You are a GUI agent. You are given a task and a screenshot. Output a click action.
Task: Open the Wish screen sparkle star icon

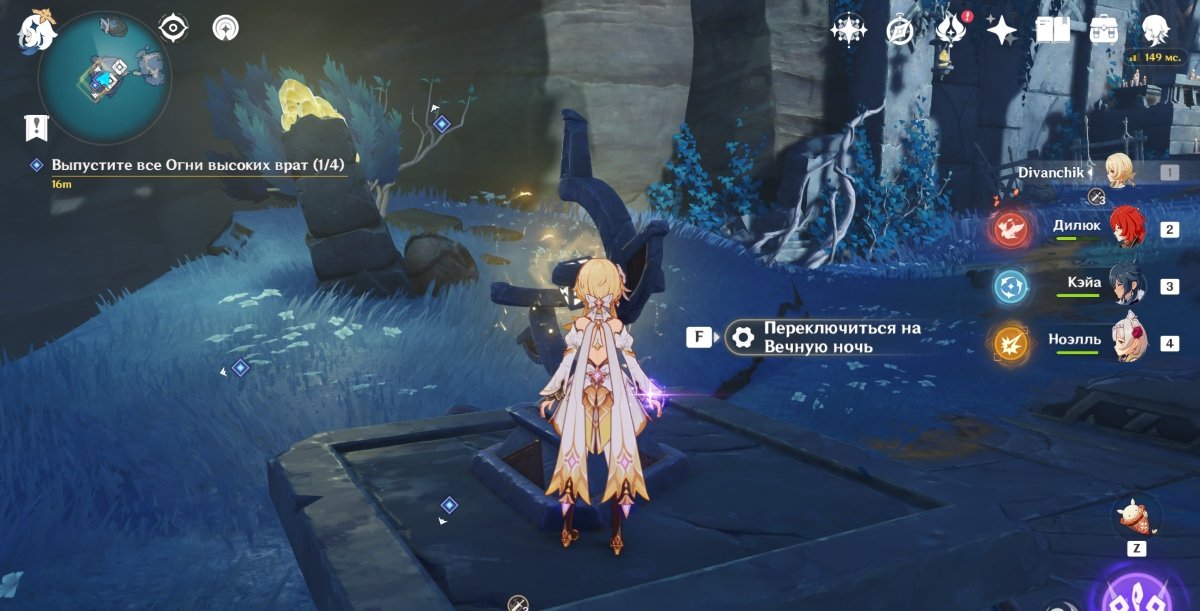[1001, 30]
